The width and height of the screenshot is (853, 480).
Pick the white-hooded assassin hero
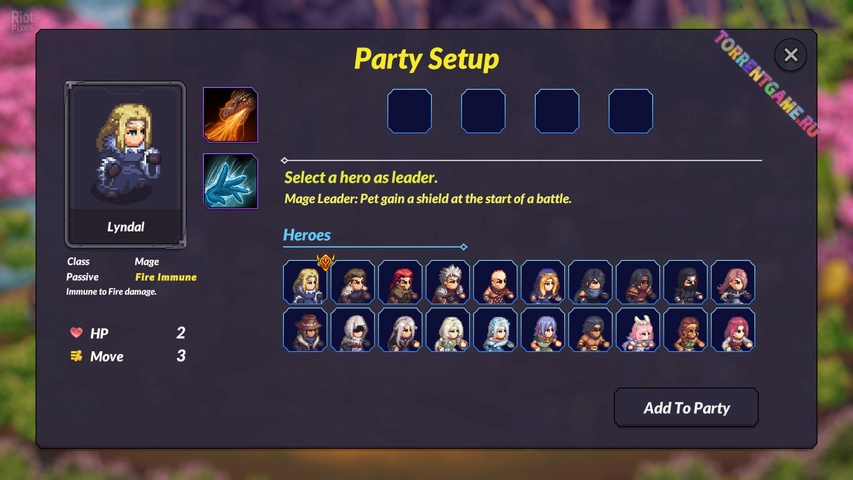click(353, 330)
